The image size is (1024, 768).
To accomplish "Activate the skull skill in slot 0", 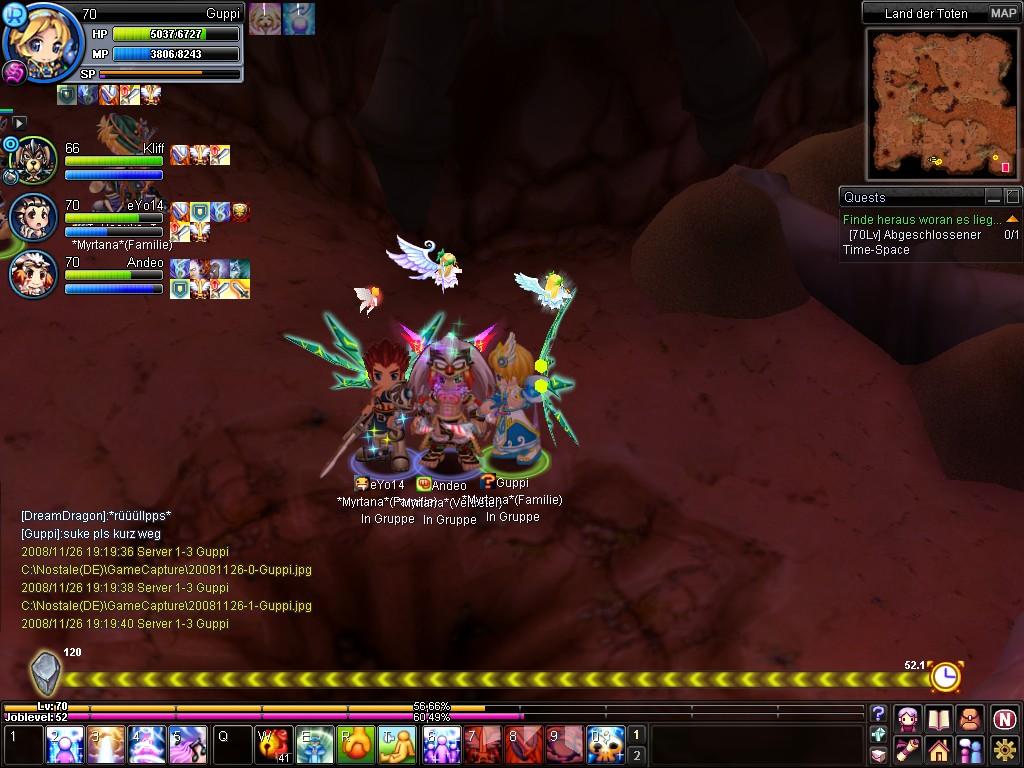I will click(x=606, y=746).
